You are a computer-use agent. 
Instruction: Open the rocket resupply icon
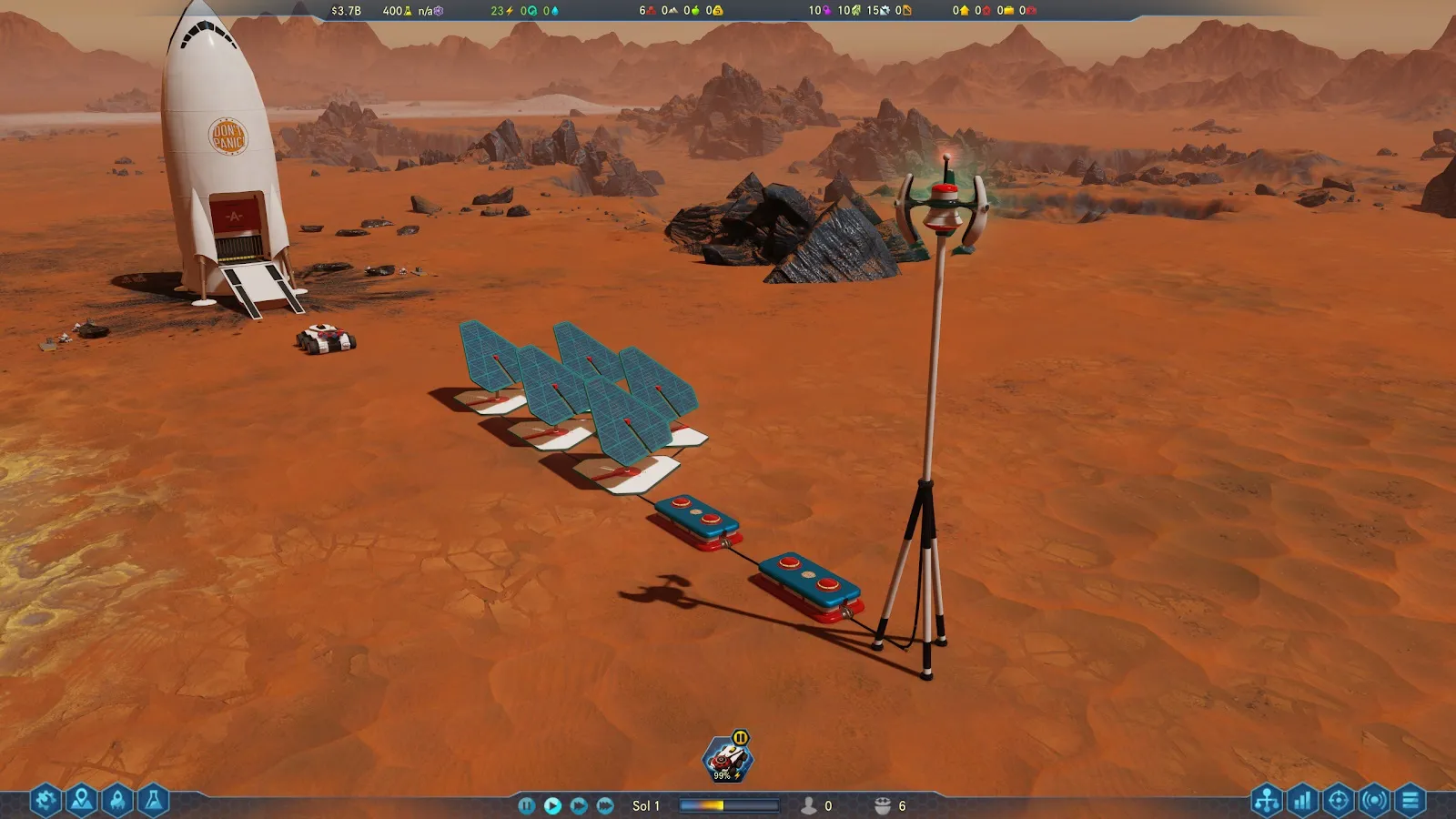click(x=117, y=801)
